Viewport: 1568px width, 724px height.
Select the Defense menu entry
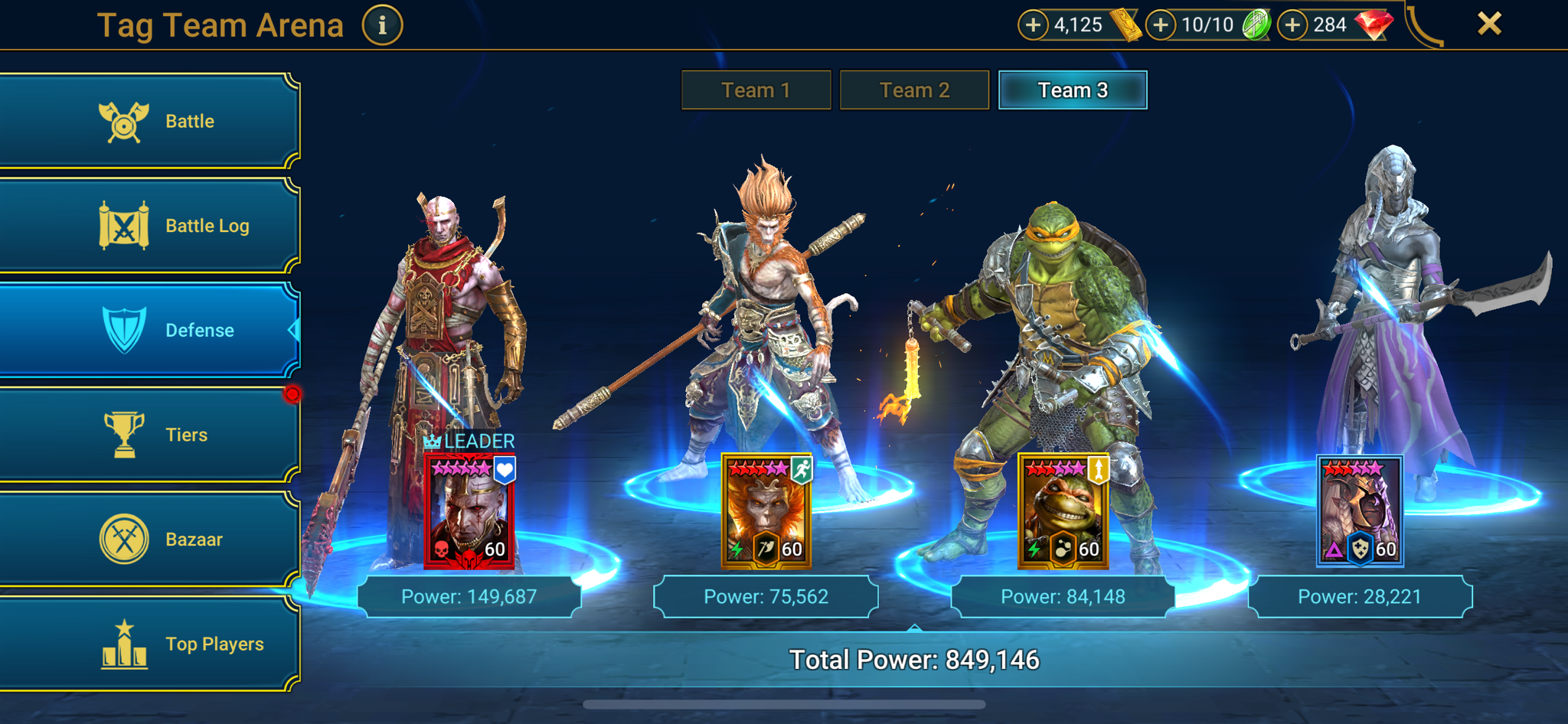149,330
